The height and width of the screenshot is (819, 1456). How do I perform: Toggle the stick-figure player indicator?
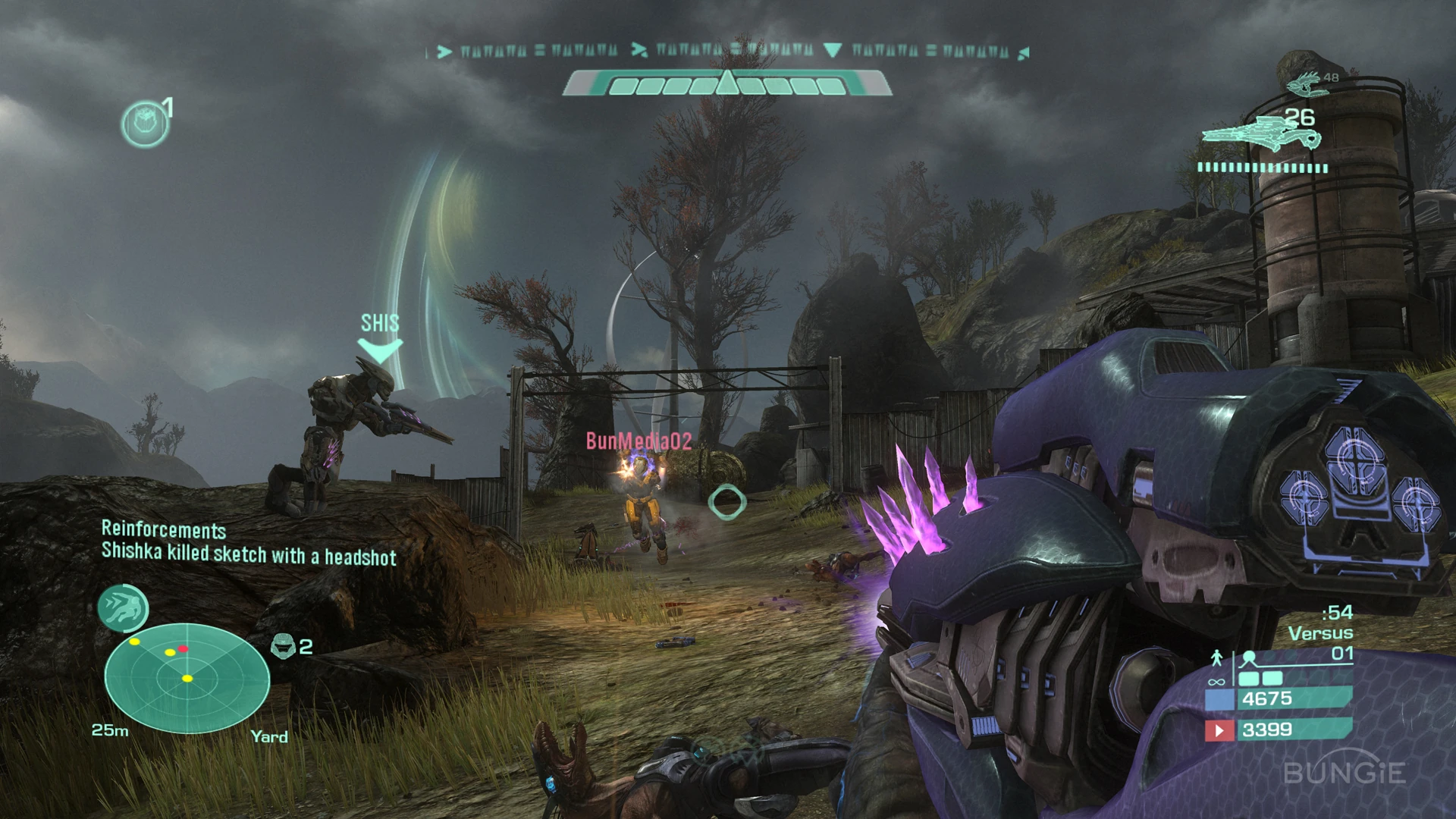pos(1217,657)
